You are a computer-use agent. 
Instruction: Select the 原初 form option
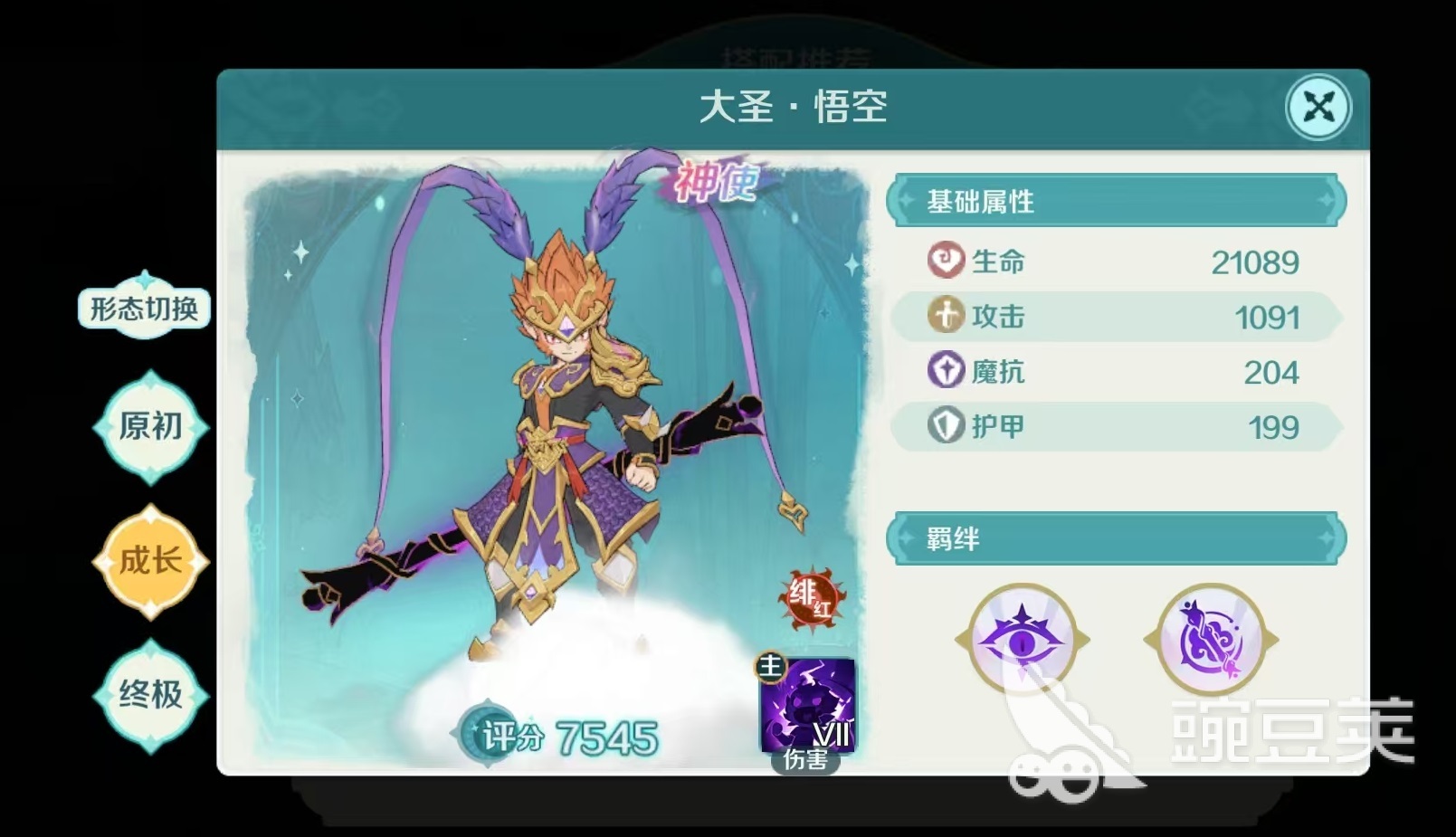[x=149, y=424]
